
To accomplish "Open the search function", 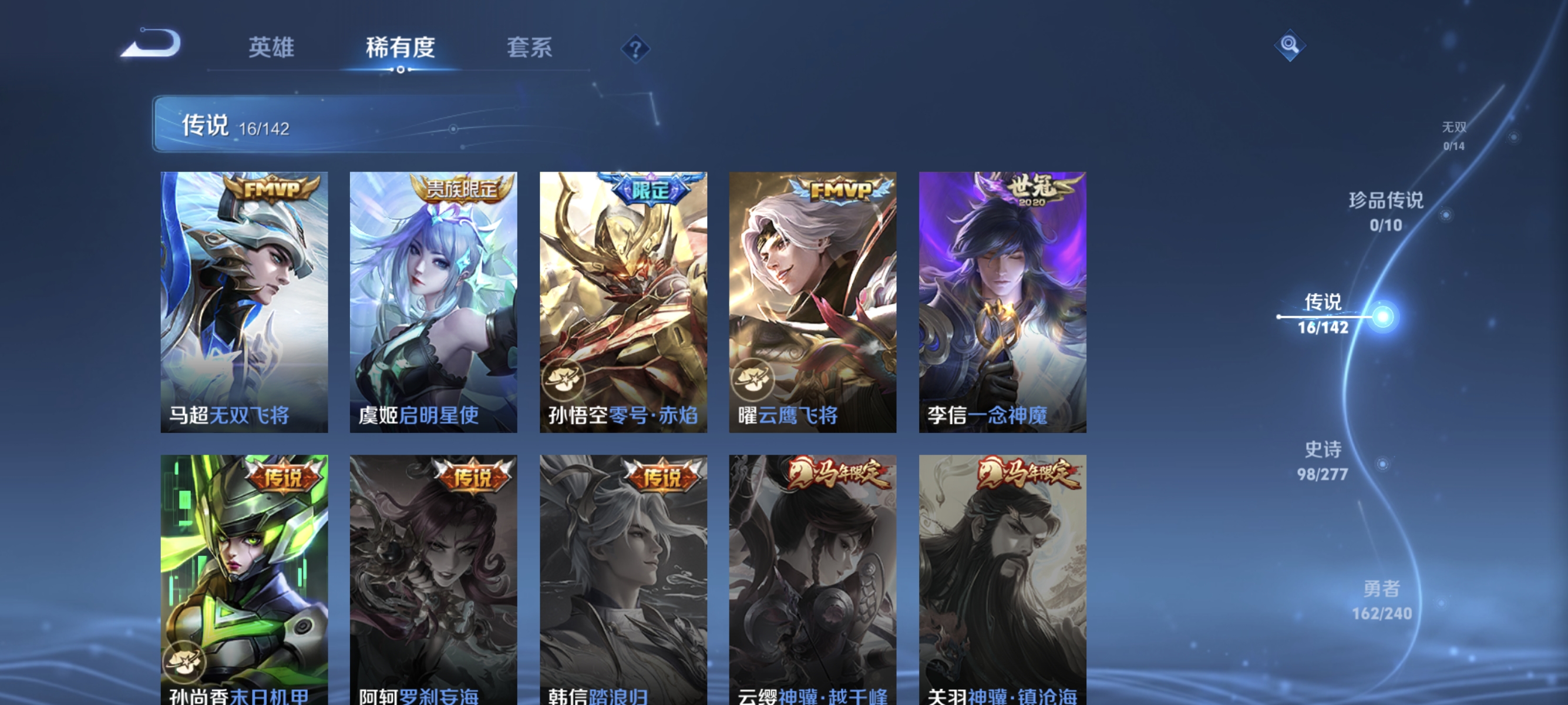I will click(1290, 46).
